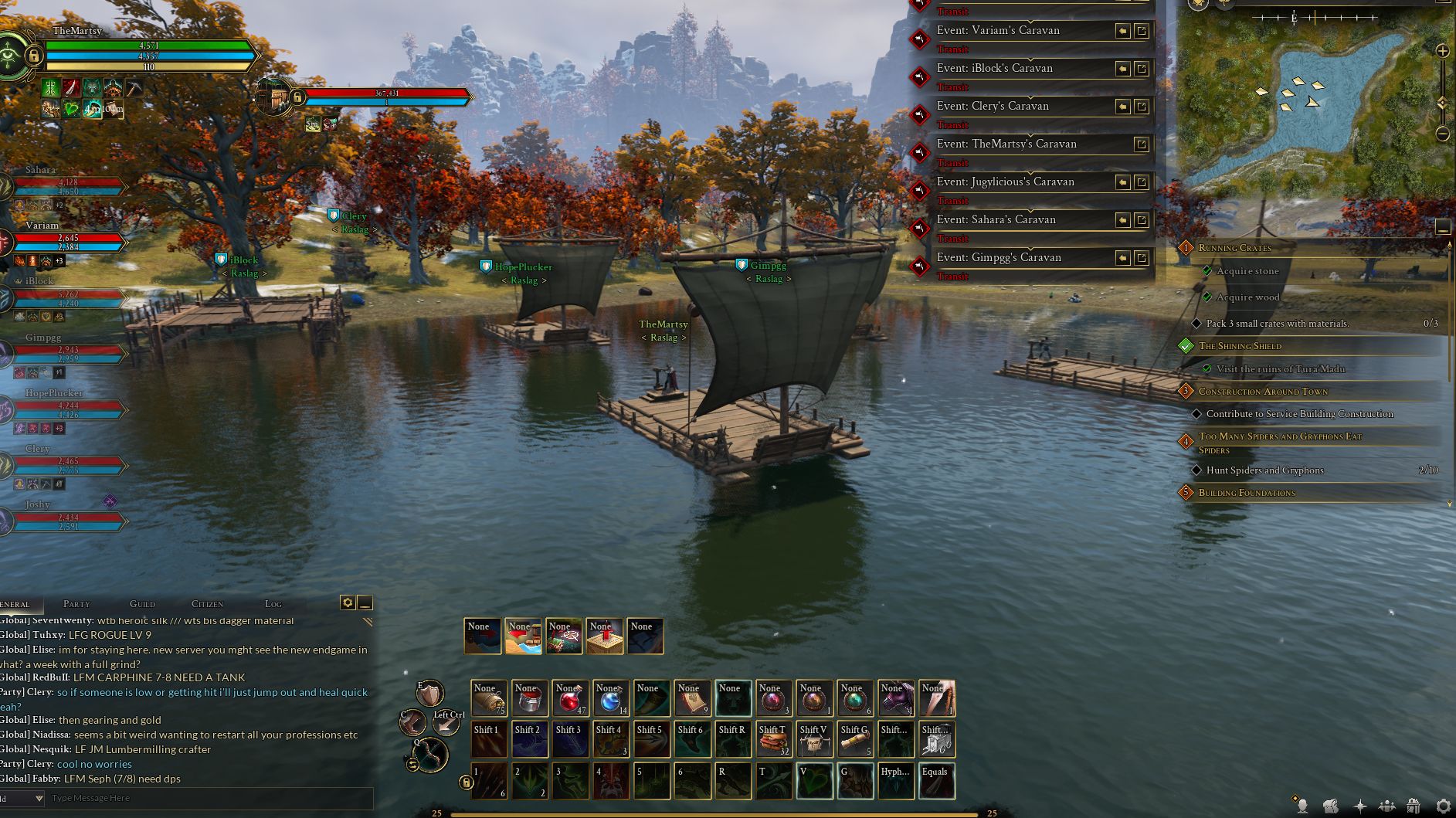Activate the green heart ability
The image size is (1456, 818).
click(x=815, y=780)
